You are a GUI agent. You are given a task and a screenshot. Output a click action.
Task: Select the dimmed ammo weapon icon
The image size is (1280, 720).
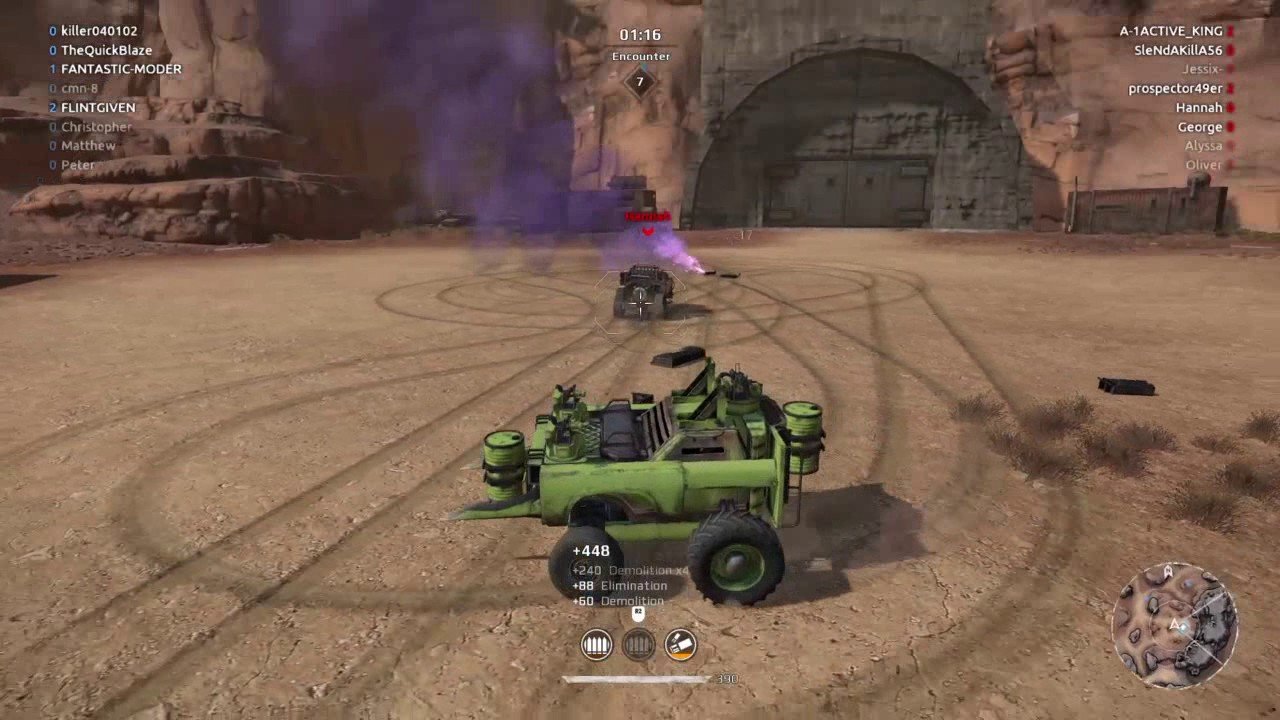639,645
